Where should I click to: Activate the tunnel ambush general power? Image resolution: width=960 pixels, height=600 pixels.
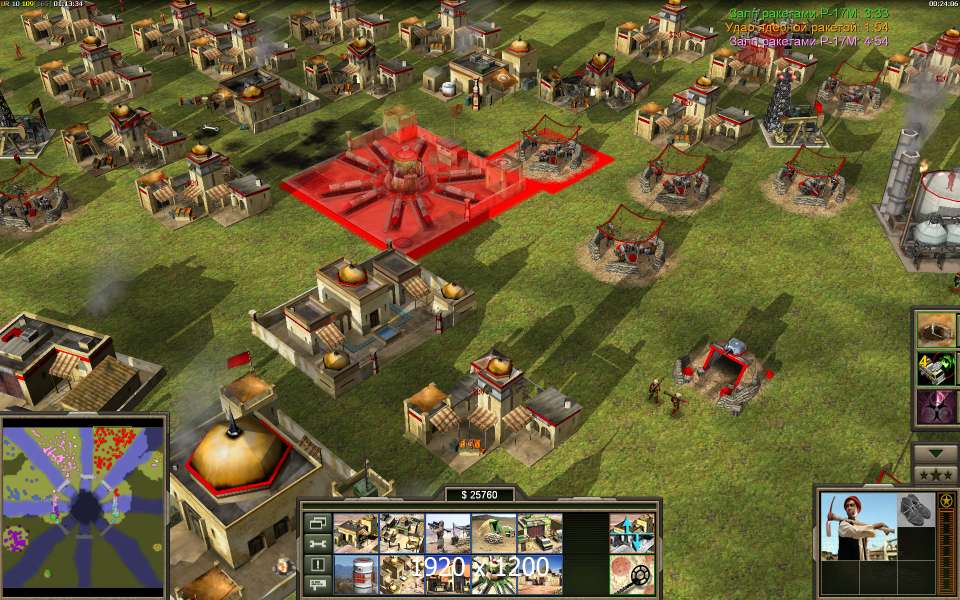pyautogui.click(x=937, y=330)
